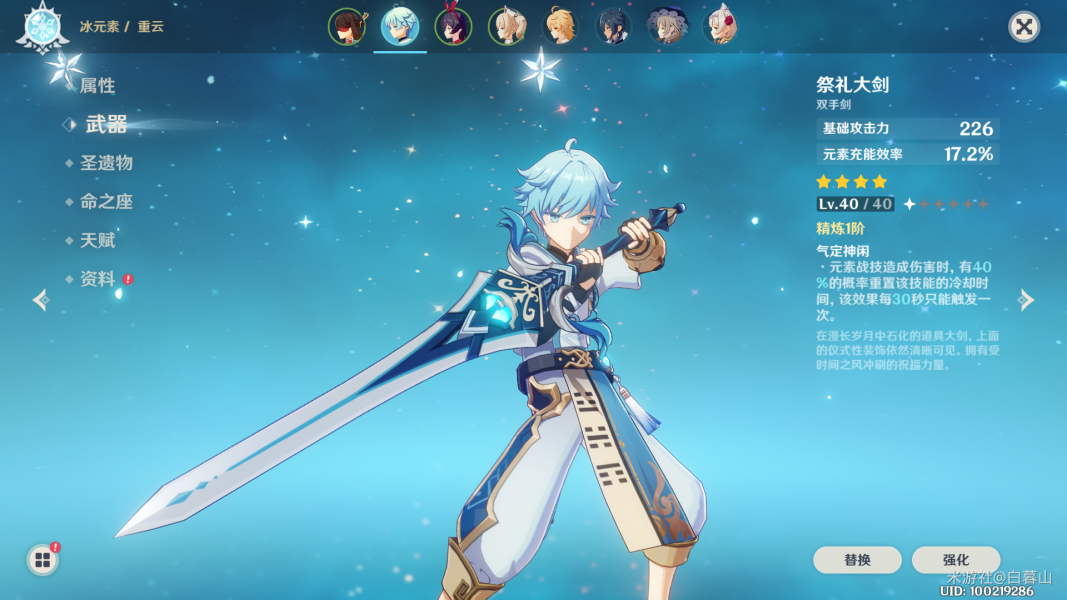Screen dimensions: 1067x600
Task: Select the light-blue-haired Chongyun portrait
Action: [x=400, y=27]
